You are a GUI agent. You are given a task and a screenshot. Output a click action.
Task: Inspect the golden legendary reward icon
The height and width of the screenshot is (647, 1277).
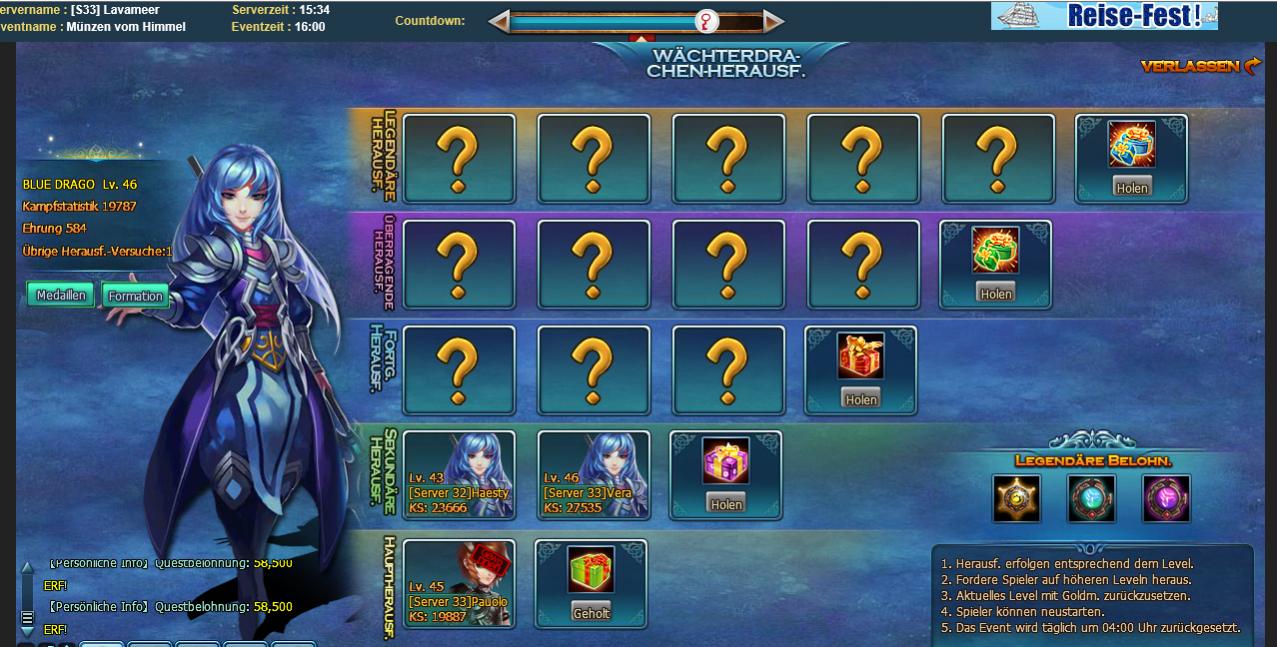(x=1016, y=498)
